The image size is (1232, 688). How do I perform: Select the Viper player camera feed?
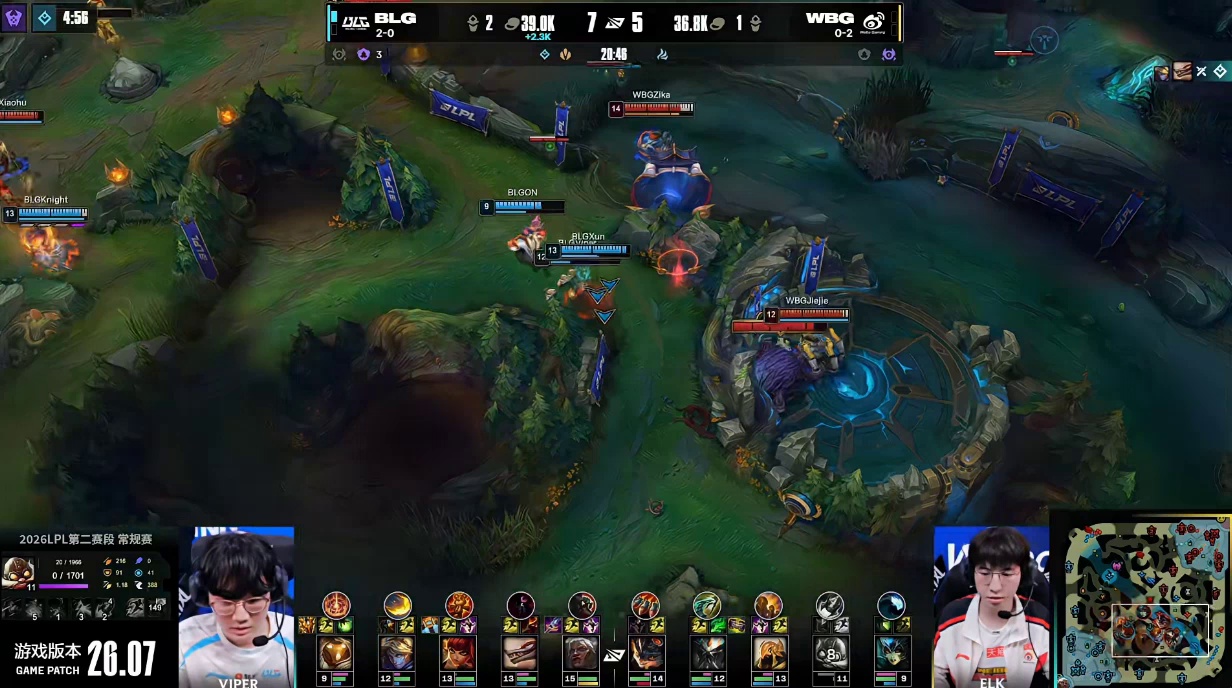(x=237, y=605)
